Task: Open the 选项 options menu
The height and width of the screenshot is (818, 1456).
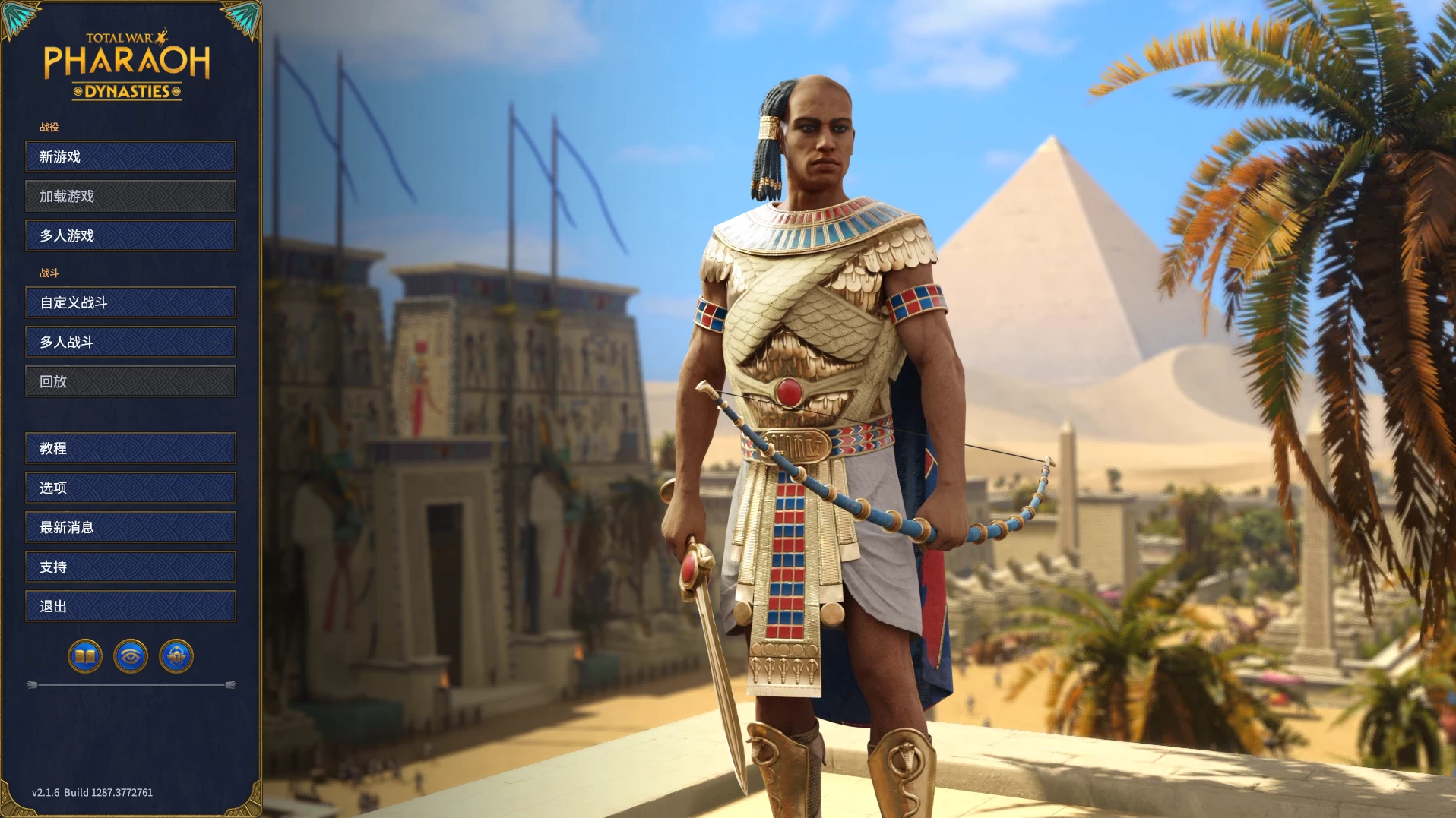Action: pyautogui.click(x=131, y=488)
